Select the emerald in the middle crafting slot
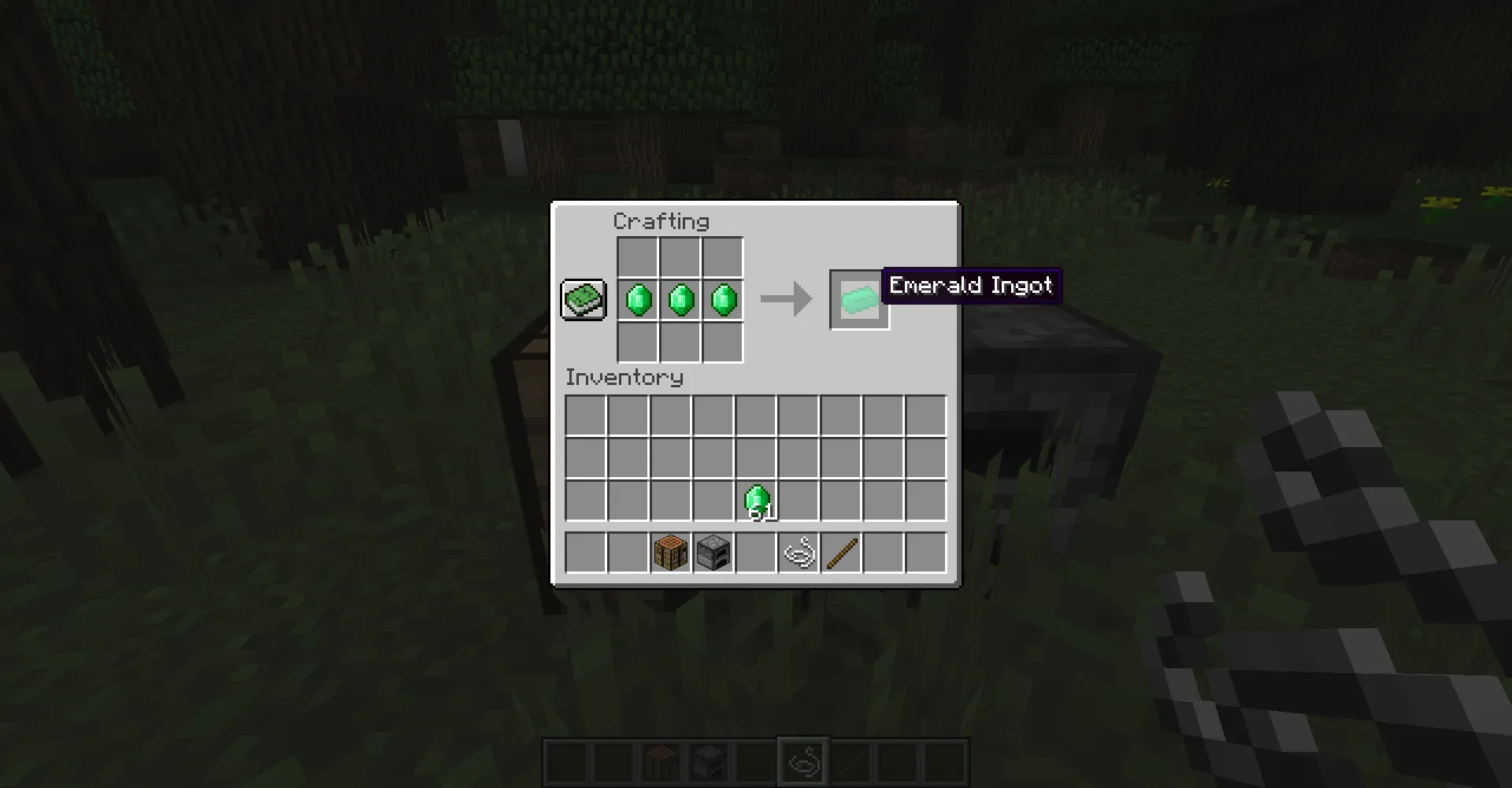The width and height of the screenshot is (1512, 788). 680,299
